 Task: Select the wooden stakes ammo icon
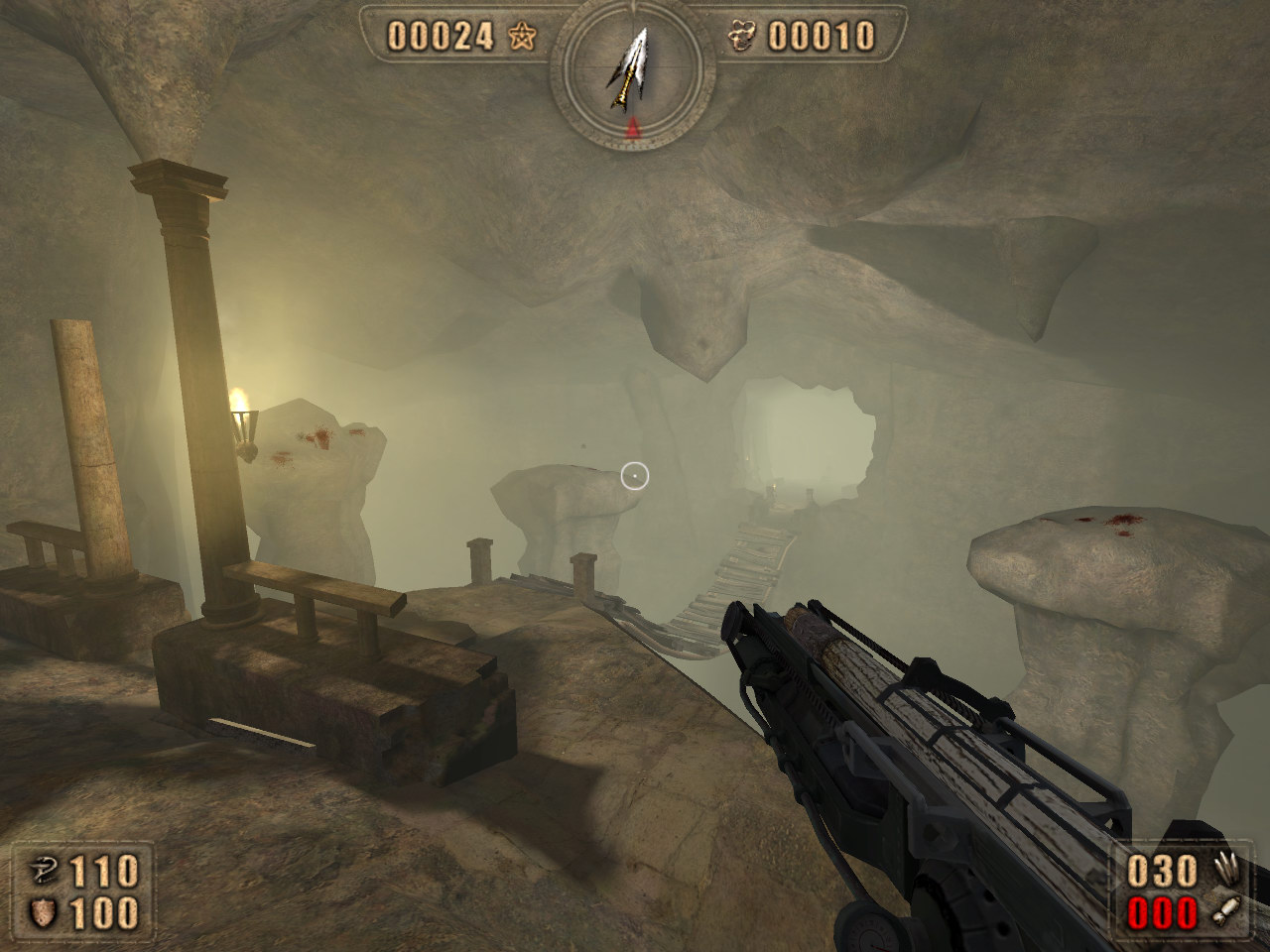pos(1227,871)
